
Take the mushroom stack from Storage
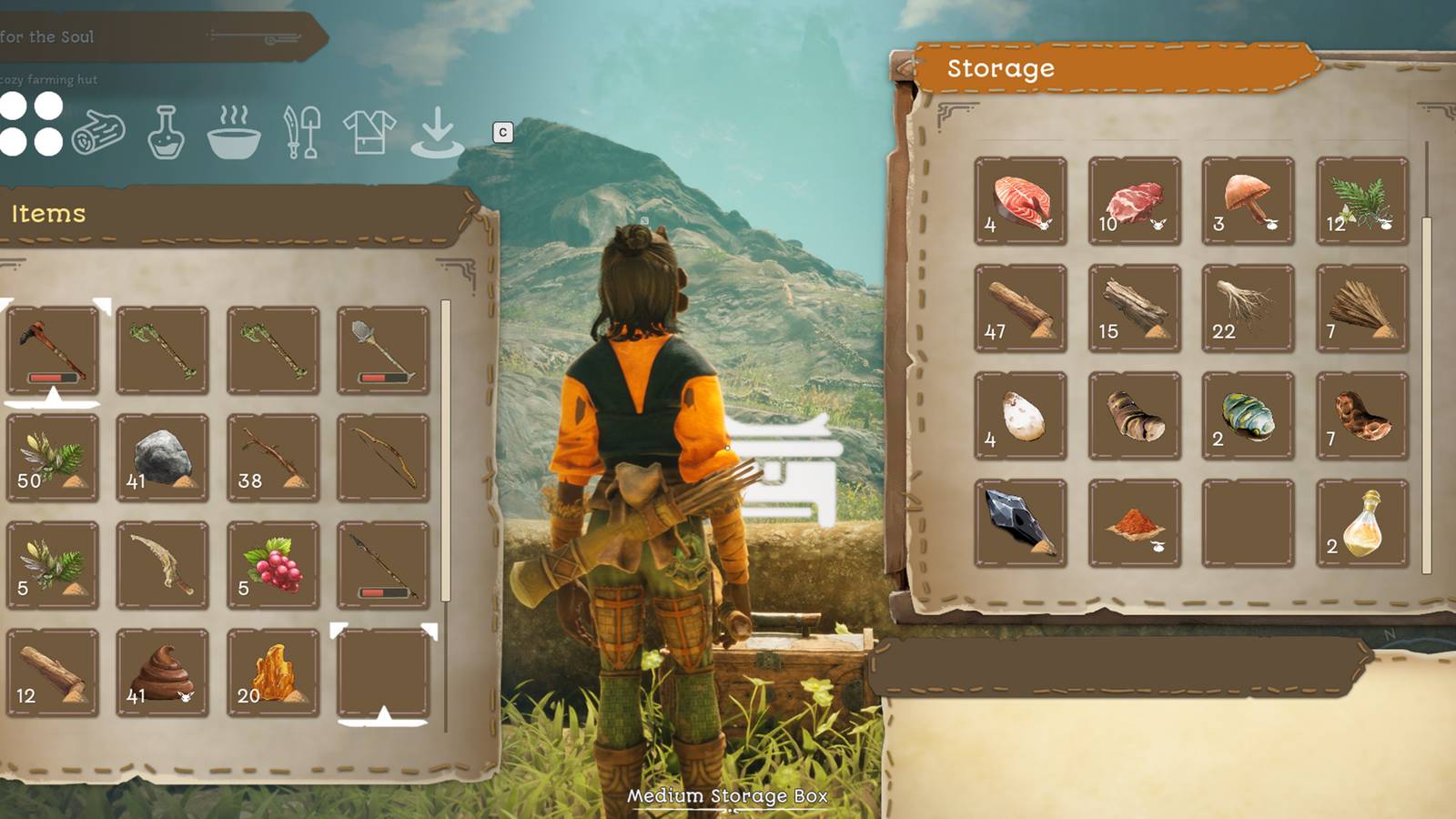1247,200
